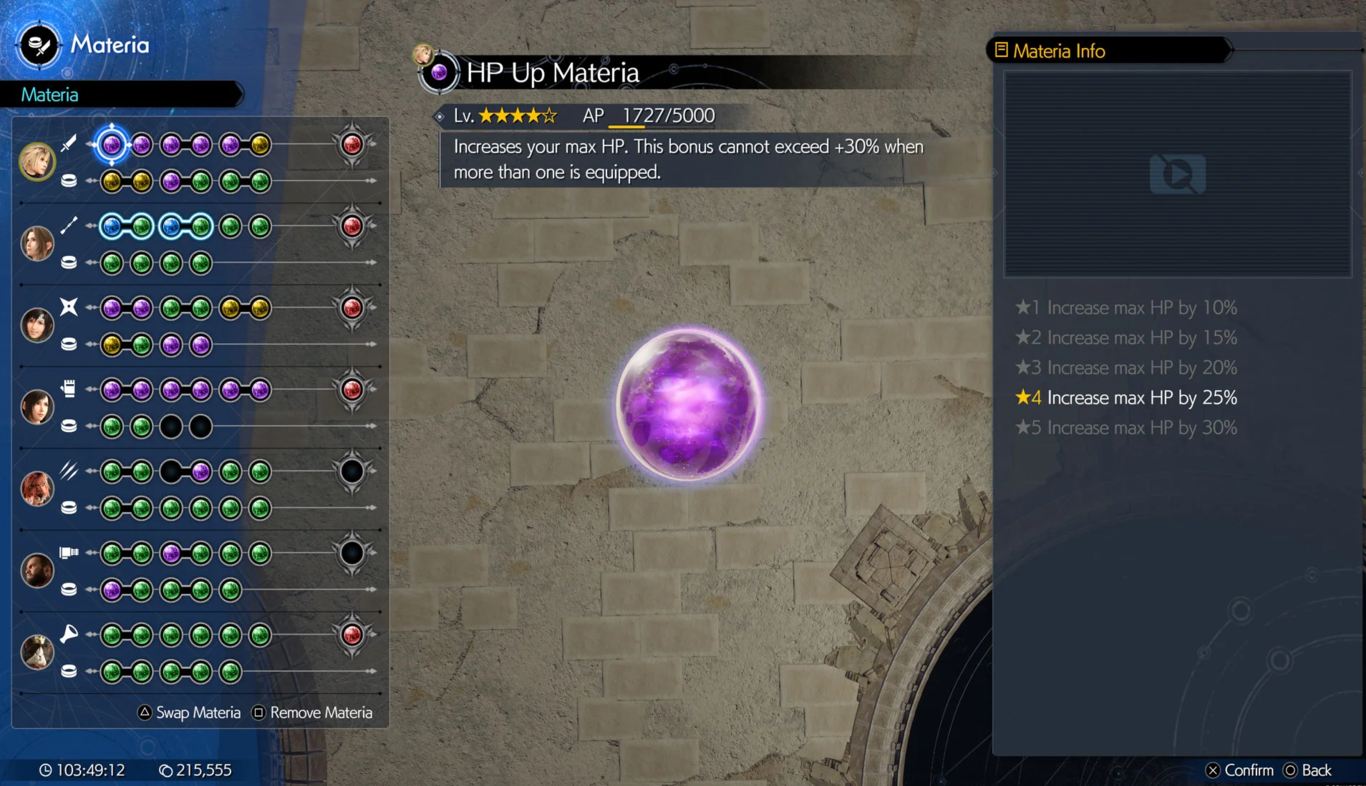Select Tifa's character portrait
This screenshot has width=1366, height=786.
(37, 407)
